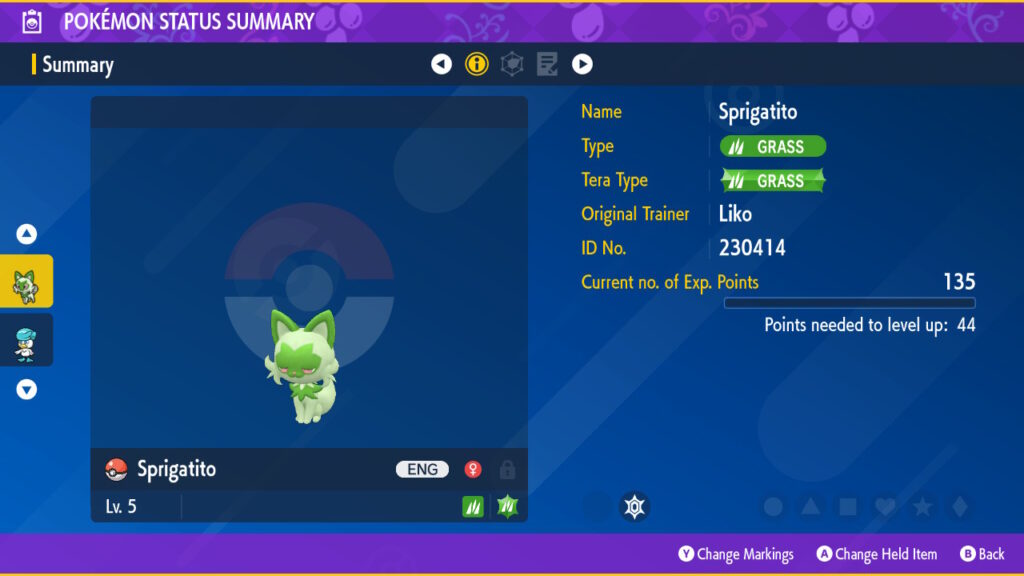Toggle the diamond marking
This screenshot has width=1024, height=576.
[959, 507]
